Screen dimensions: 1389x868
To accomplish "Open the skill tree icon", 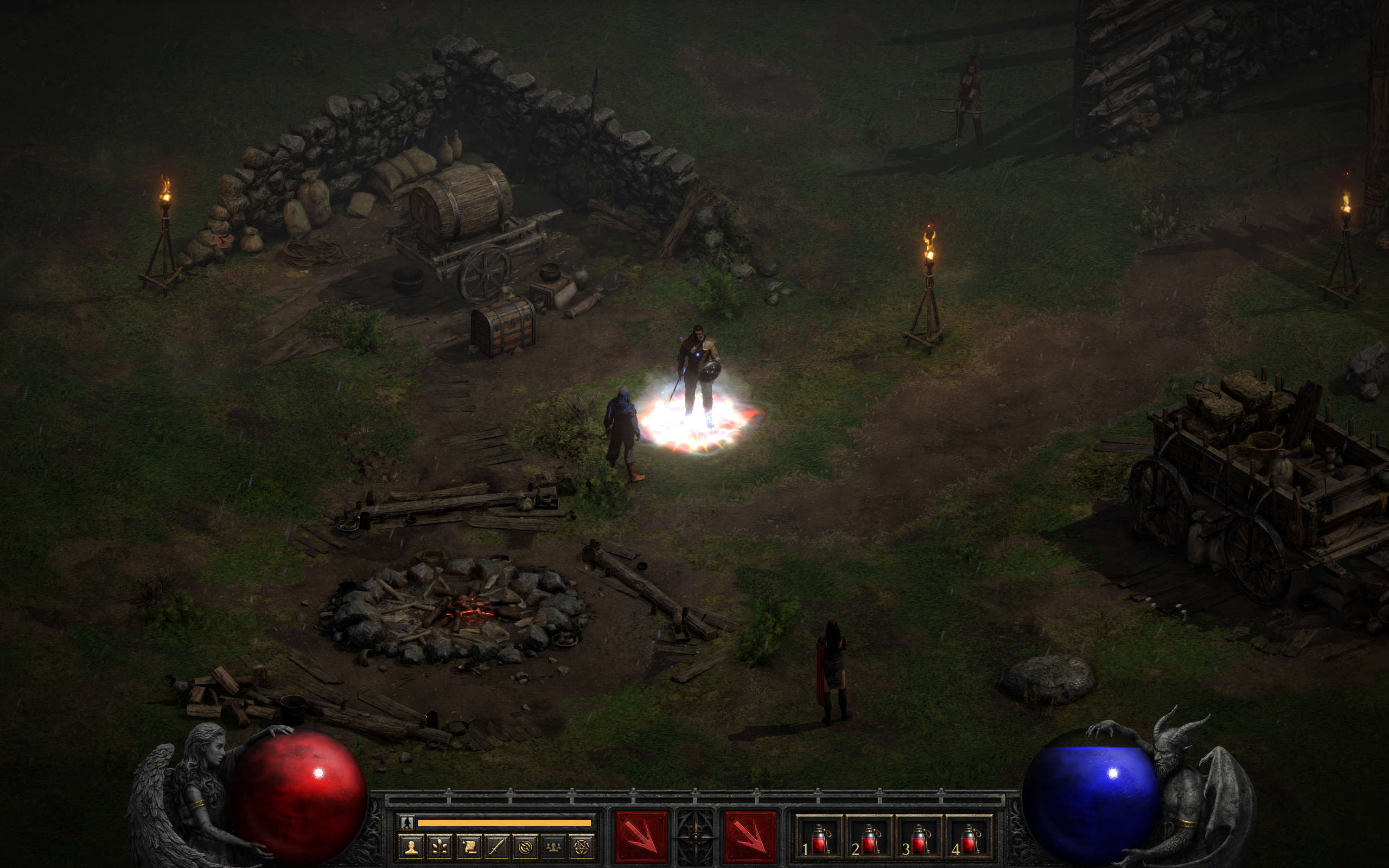I will (x=439, y=847).
